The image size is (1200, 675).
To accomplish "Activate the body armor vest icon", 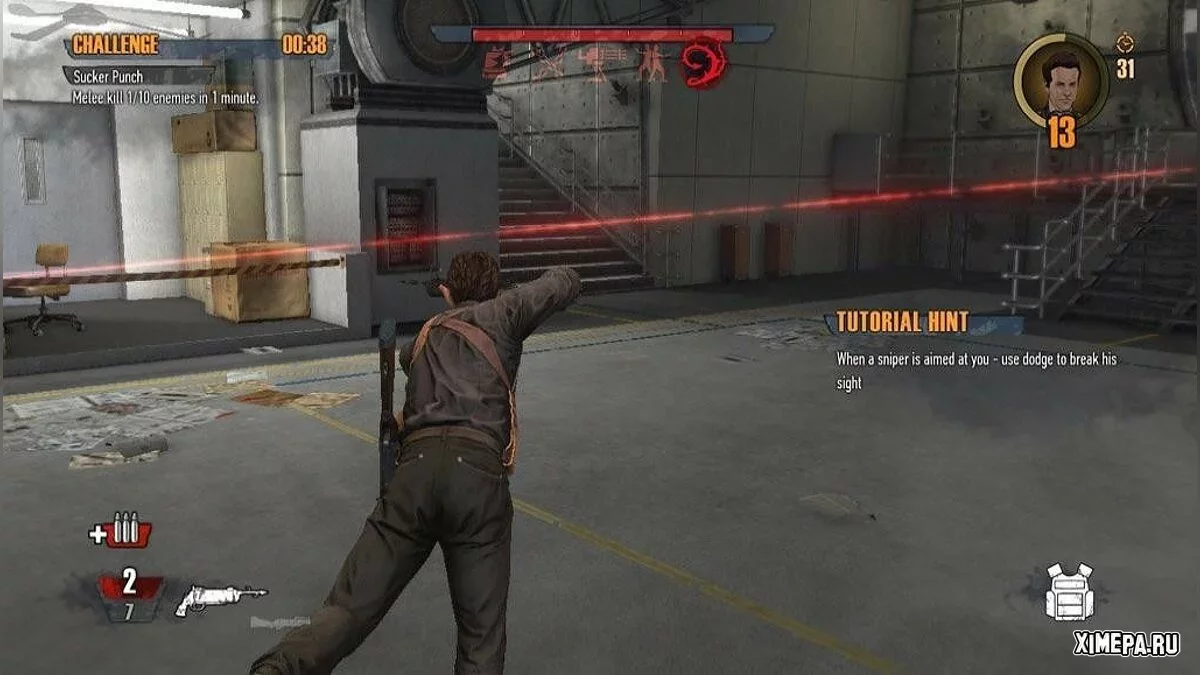I will tap(1069, 592).
